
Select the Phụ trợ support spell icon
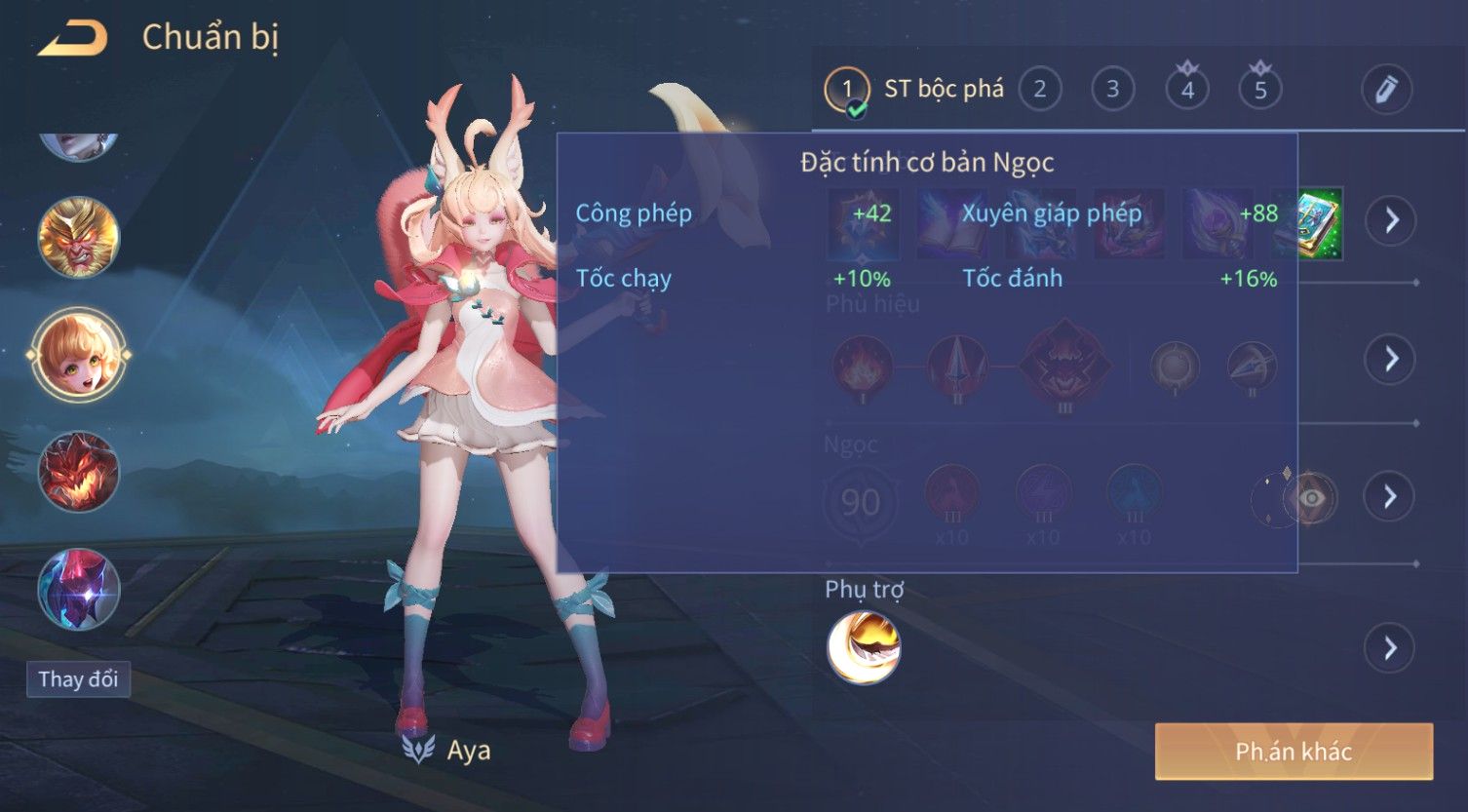864,647
